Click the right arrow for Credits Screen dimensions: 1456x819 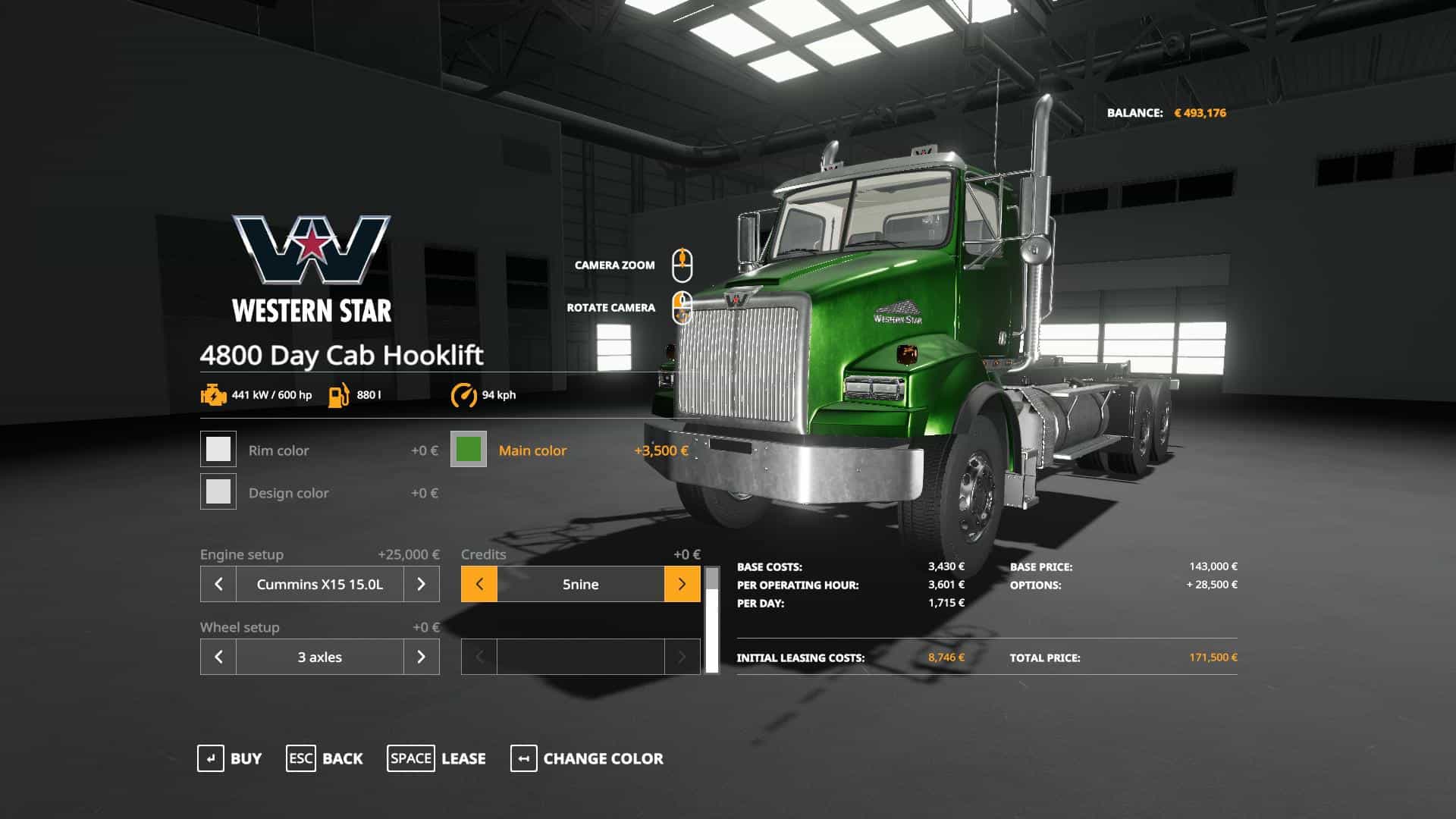[682, 584]
